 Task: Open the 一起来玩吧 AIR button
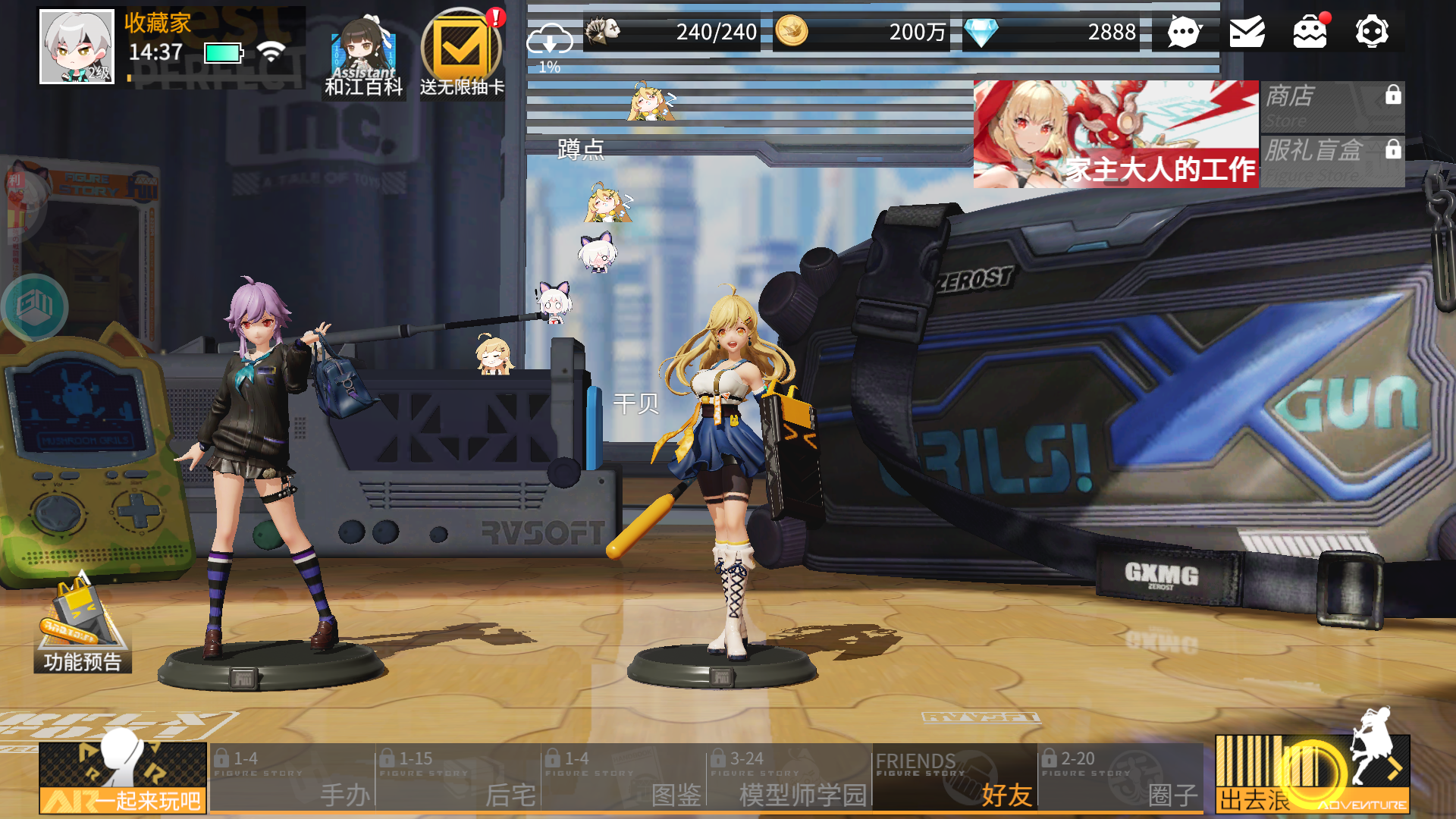[123, 777]
